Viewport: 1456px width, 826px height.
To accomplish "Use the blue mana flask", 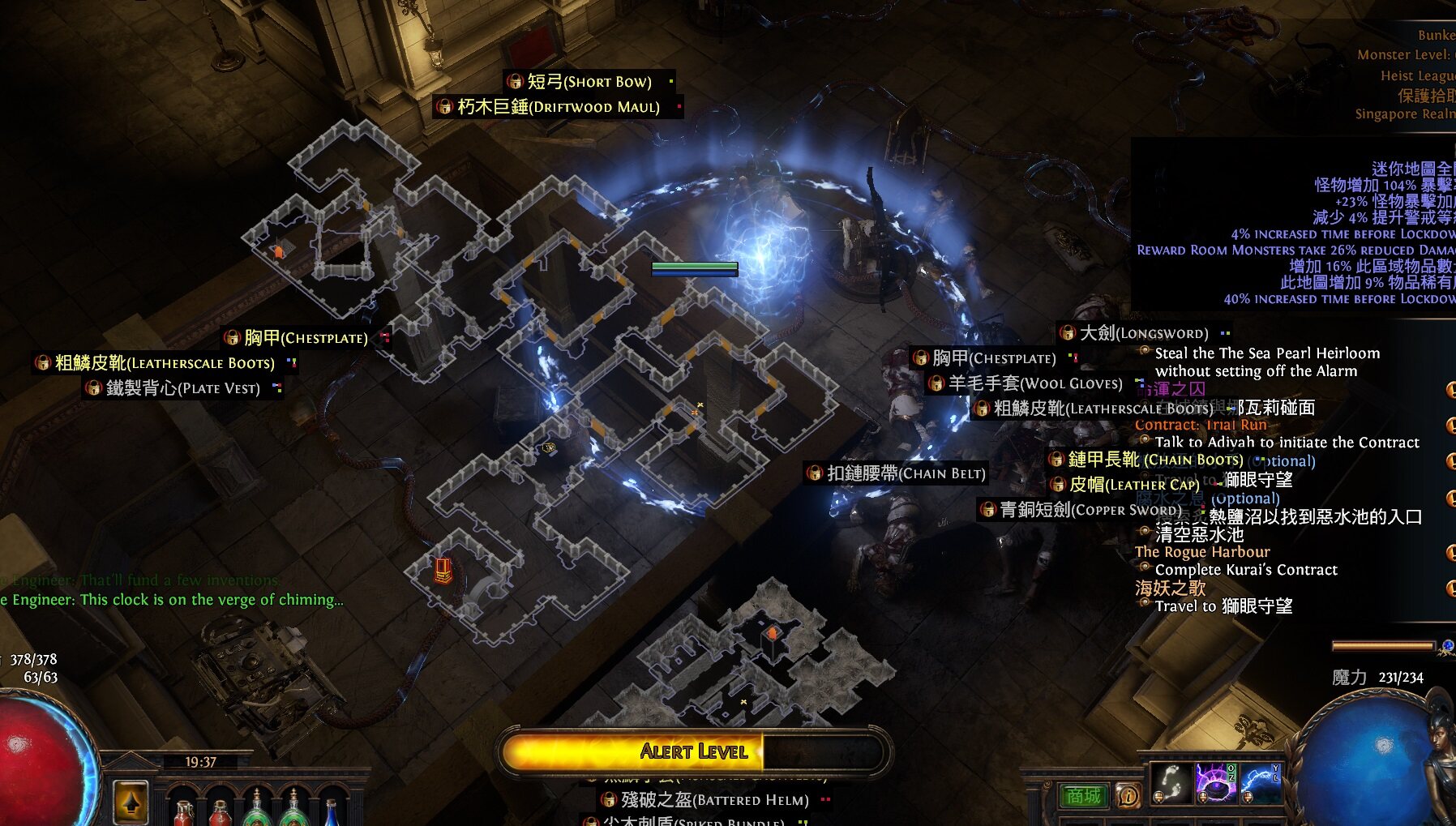I will coord(331,812).
